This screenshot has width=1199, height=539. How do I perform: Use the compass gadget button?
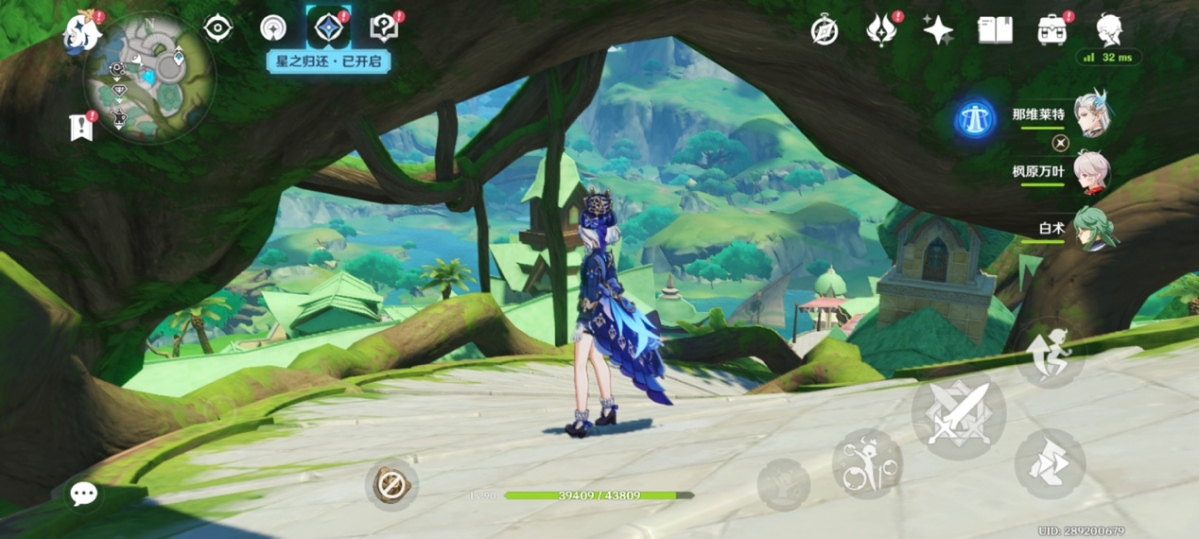click(391, 485)
